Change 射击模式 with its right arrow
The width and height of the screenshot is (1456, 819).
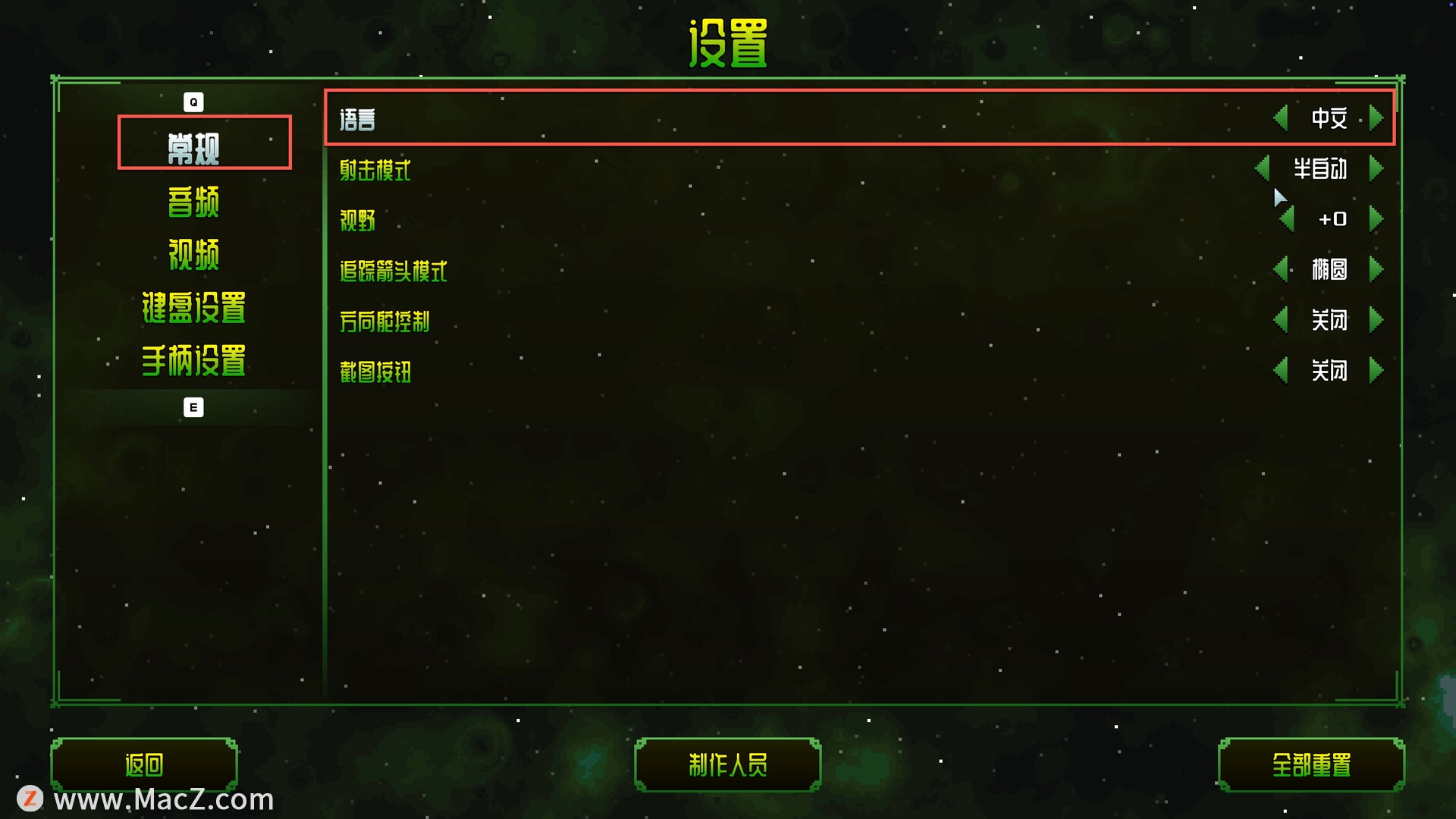point(1376,168)
